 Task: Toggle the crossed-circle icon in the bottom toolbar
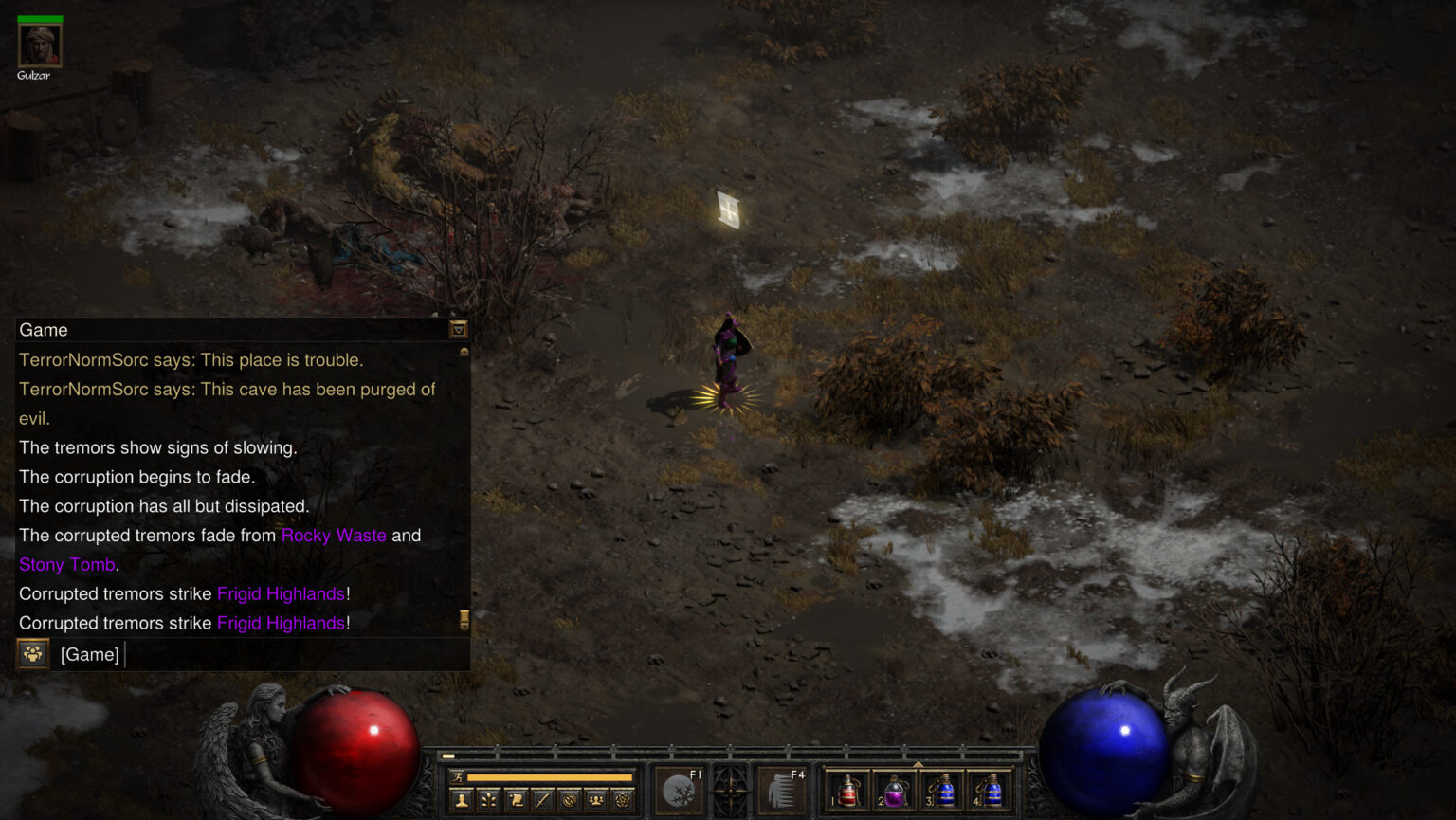570,800
